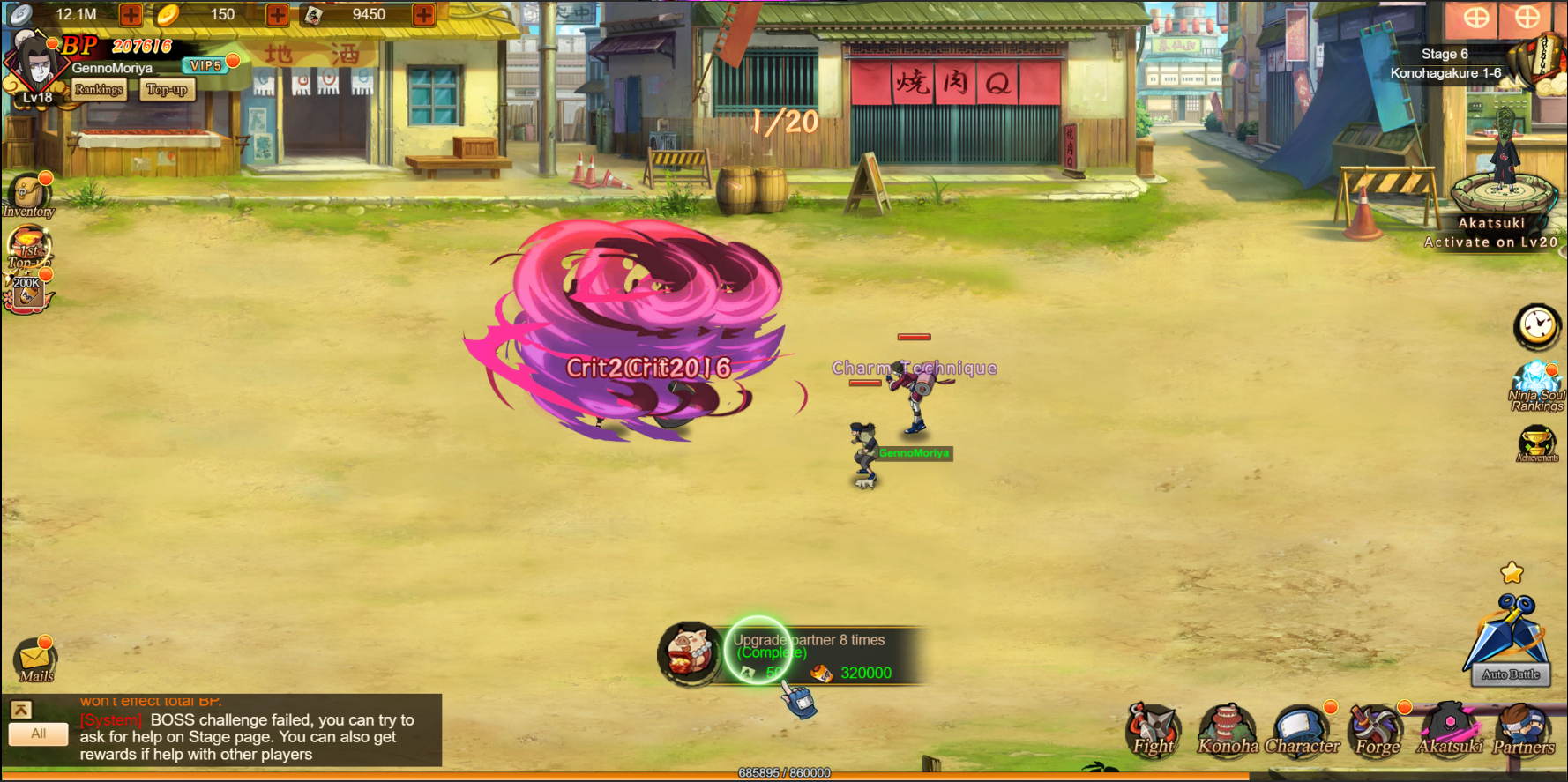Open Ninja Soul Rankings

point(1537,386)
